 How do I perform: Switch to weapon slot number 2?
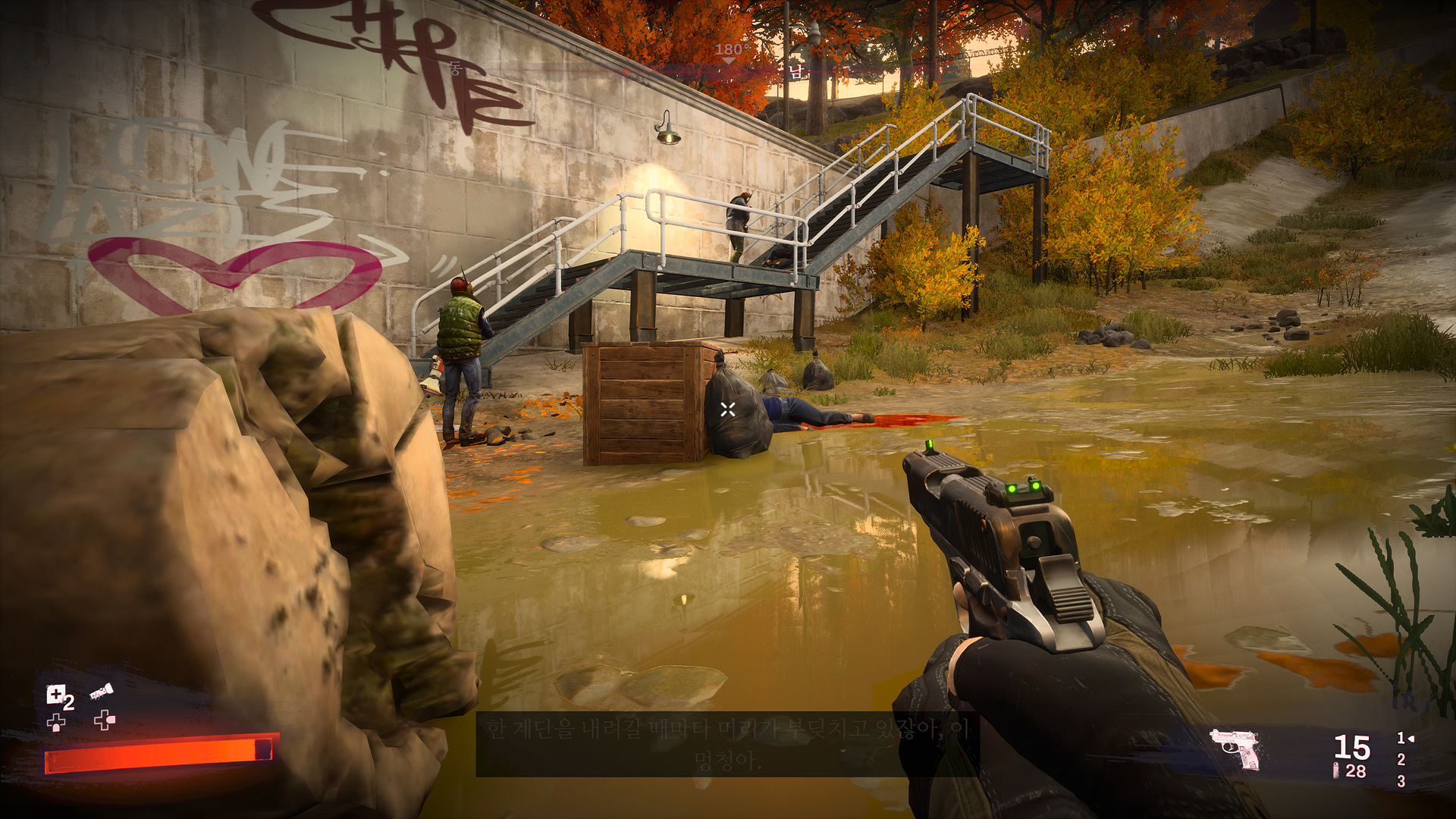[1401, 759]
